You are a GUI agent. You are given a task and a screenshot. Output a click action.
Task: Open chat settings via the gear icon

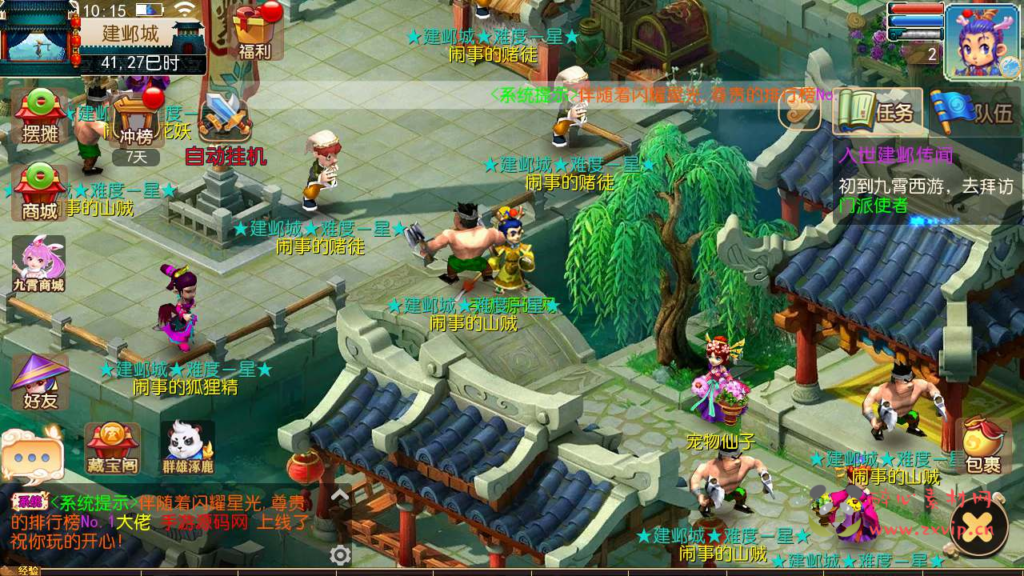(x=340, y=555)
